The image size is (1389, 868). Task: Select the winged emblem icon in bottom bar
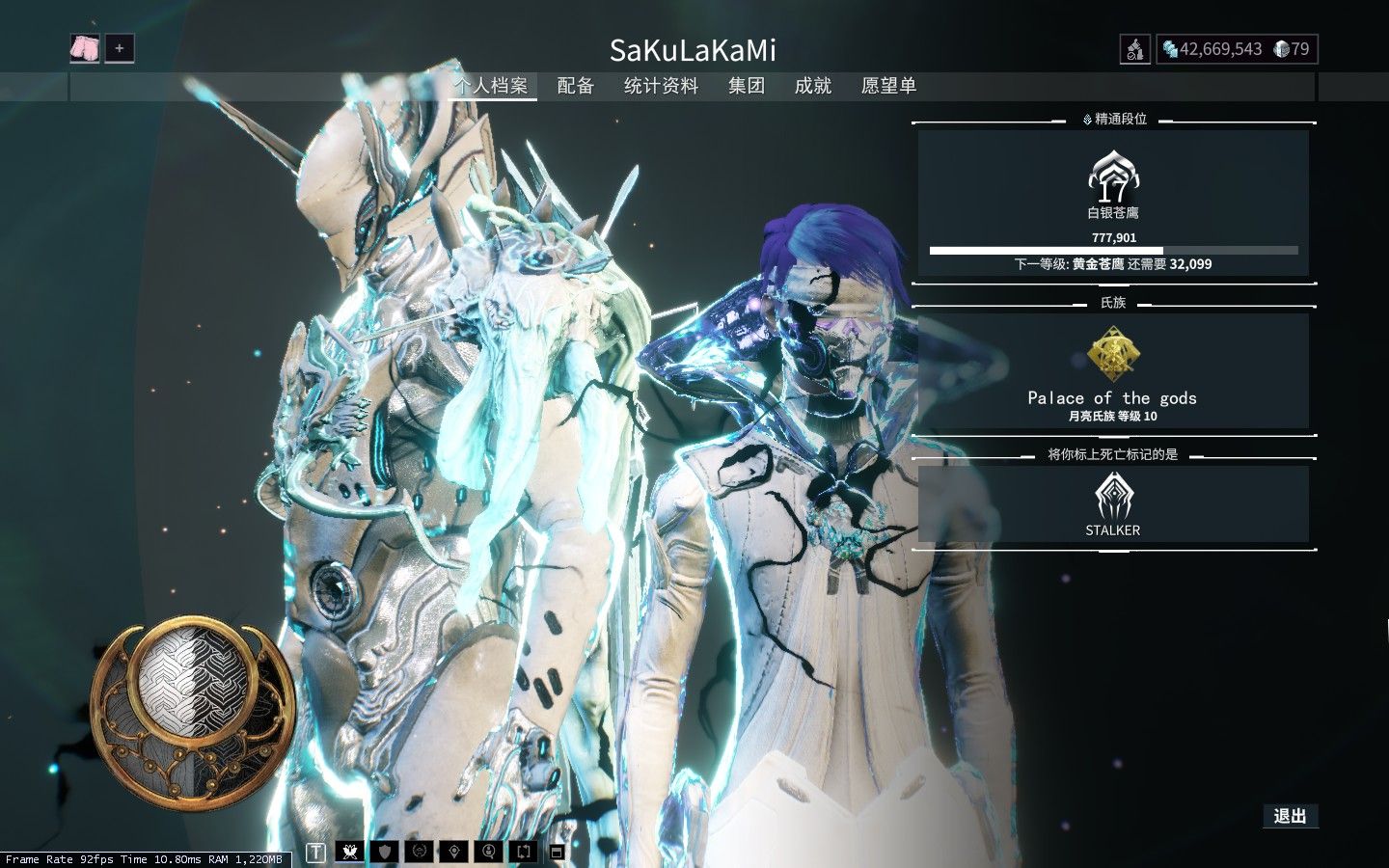tap(350, 852)
